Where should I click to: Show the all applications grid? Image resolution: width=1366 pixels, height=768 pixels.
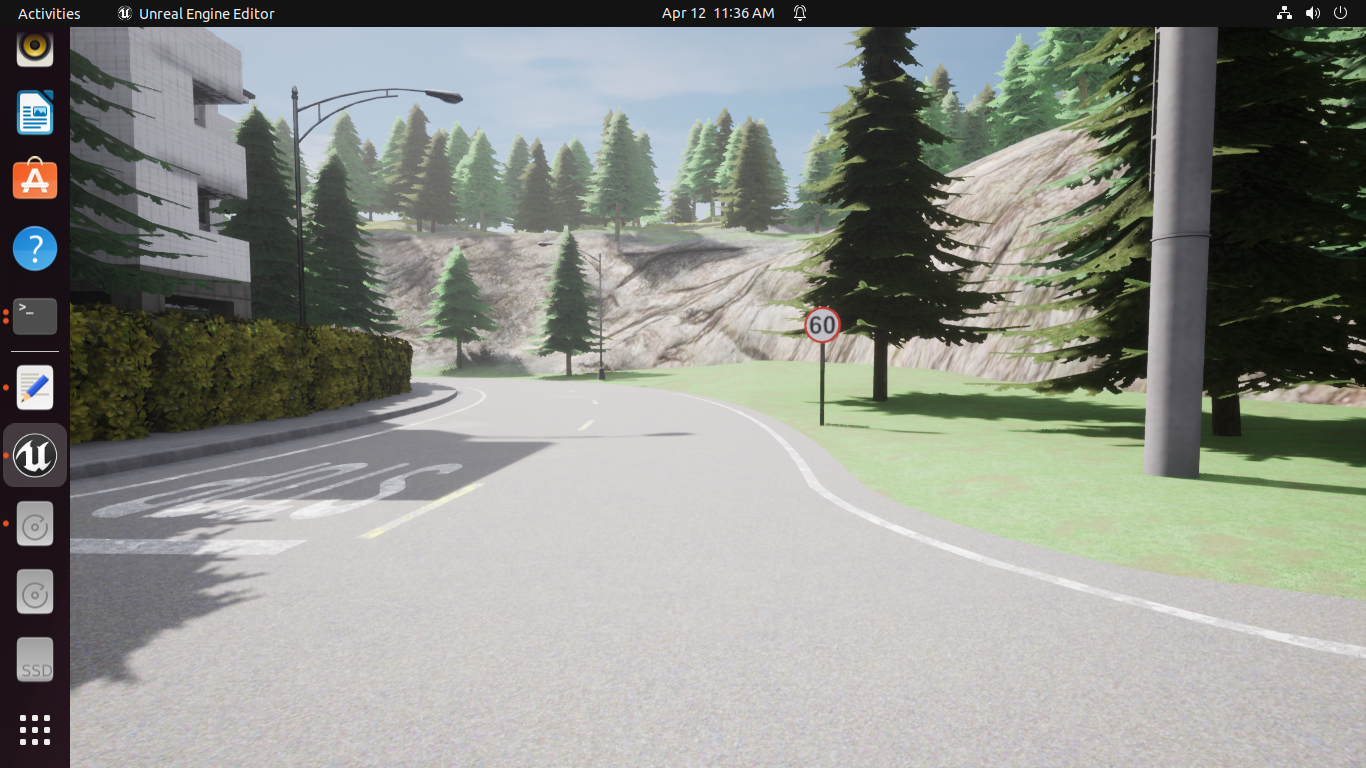34,730
